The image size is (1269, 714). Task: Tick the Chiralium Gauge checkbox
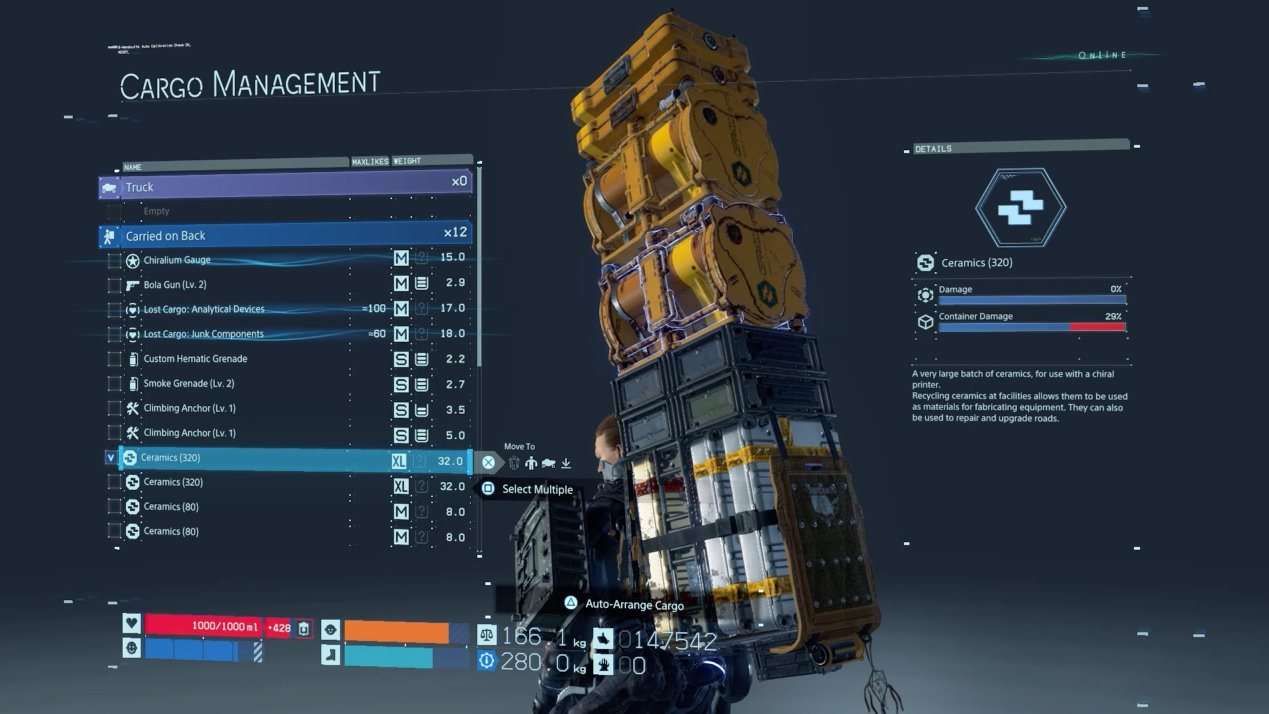(115, 261)
